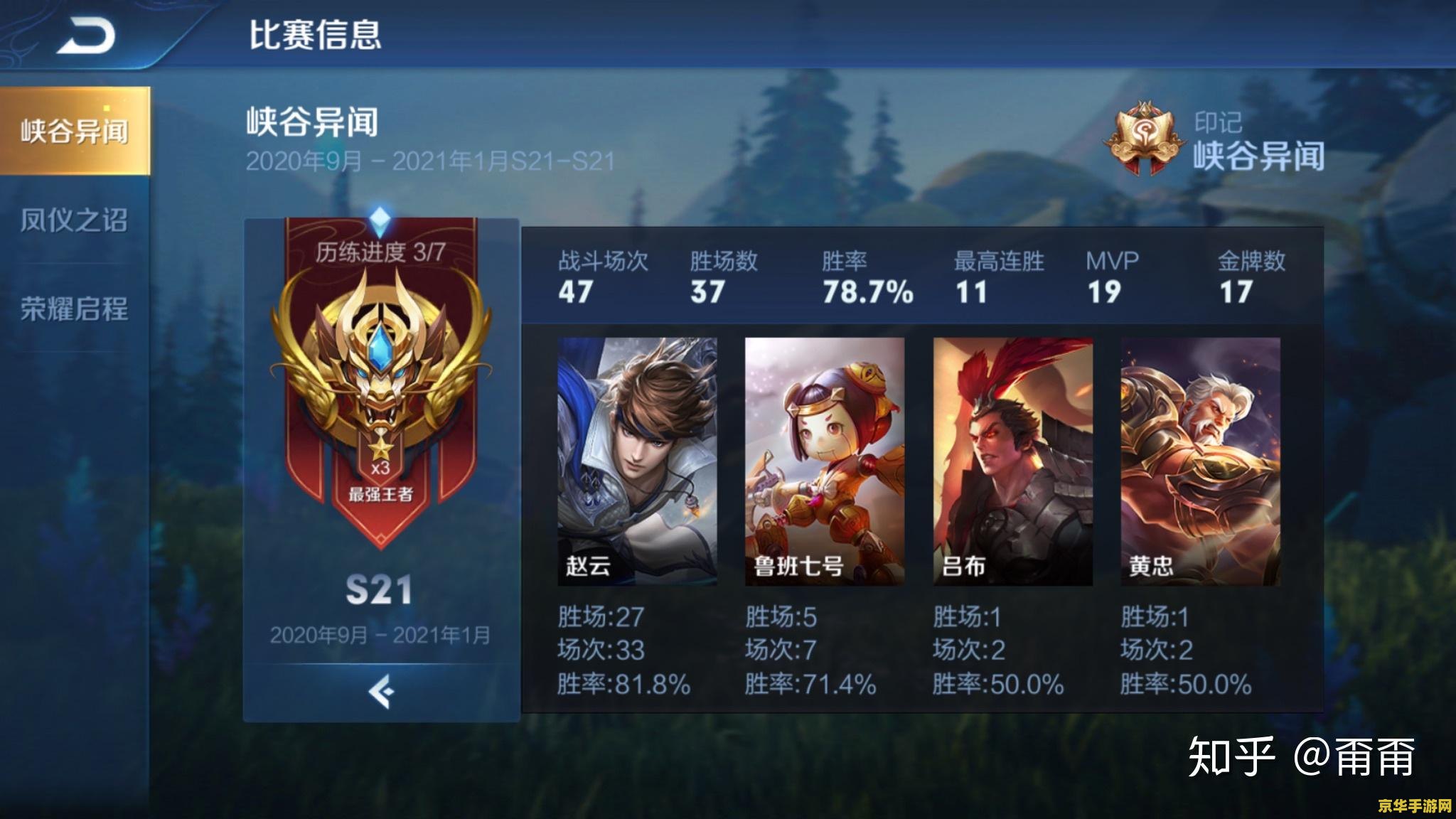Screen dimensions: 1456x819
Task: View 黄忠's hero portrait
Action: click(1201, 462)
